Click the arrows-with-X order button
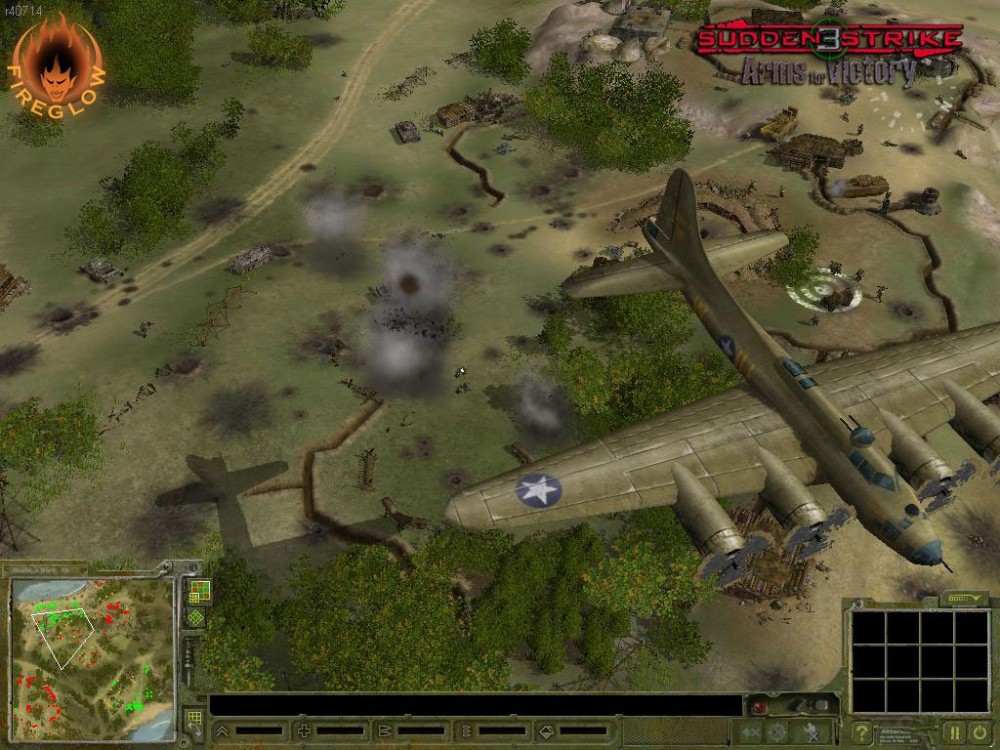 [x=751, y=732]
